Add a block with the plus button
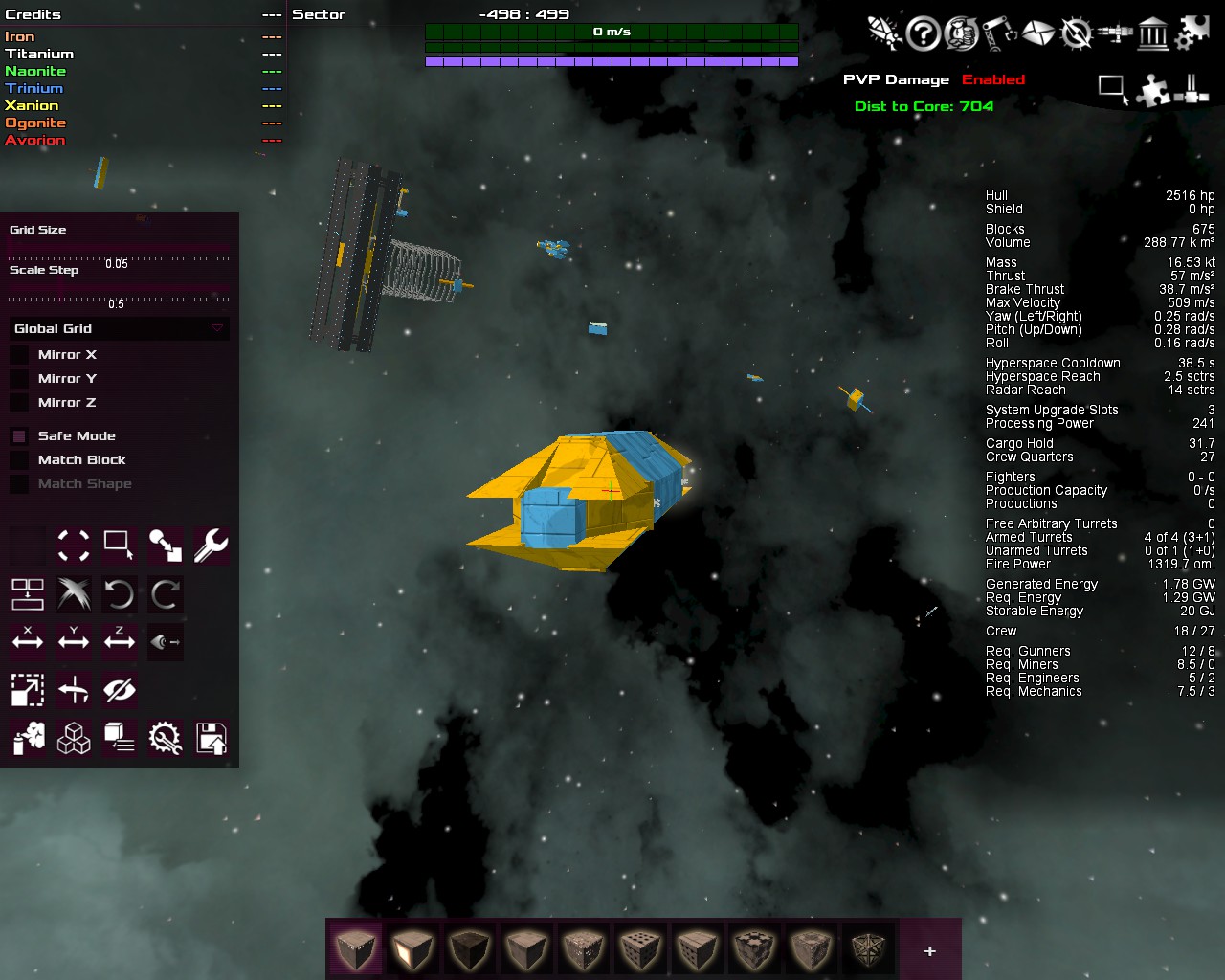This screenshot has width=1225, height=980. [929, 950]
